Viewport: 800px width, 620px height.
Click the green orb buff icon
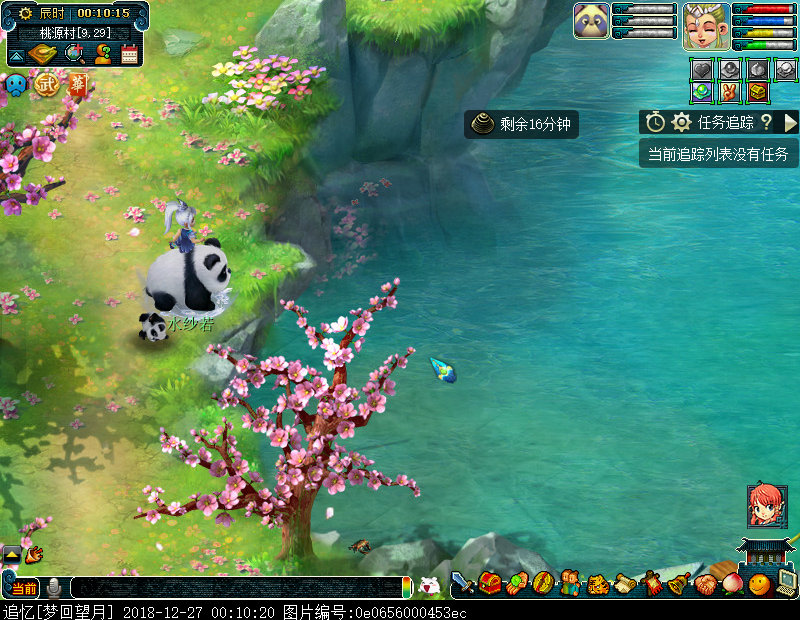coord(702,92)
